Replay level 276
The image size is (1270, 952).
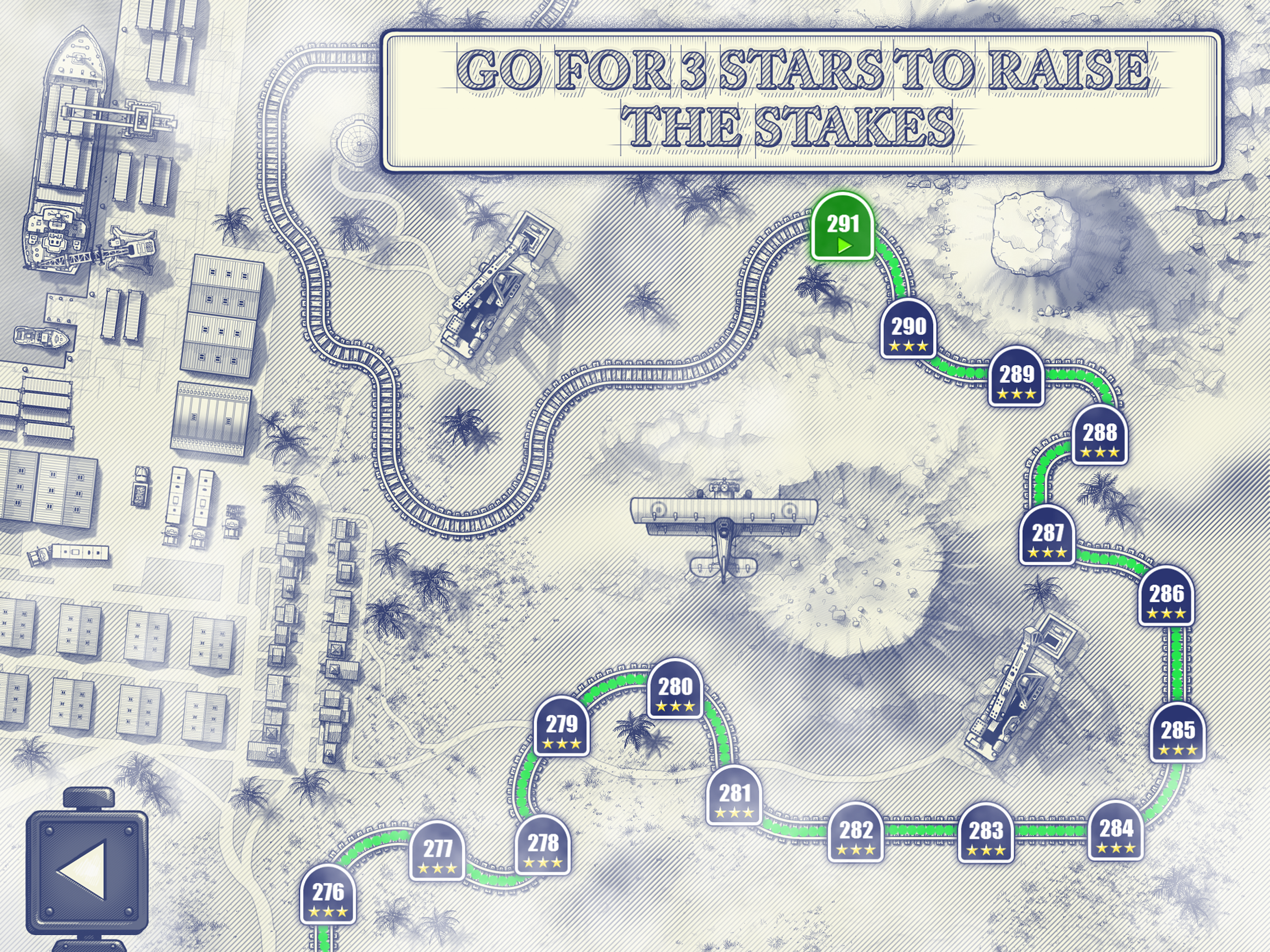point(328,896)
